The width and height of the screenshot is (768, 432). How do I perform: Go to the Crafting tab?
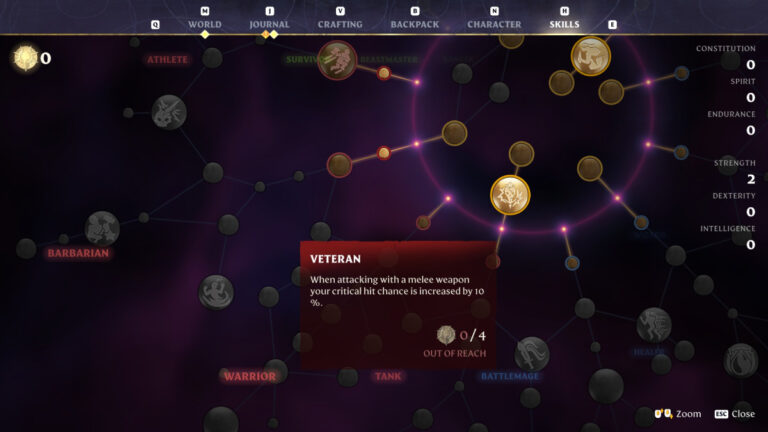[340, 24]
